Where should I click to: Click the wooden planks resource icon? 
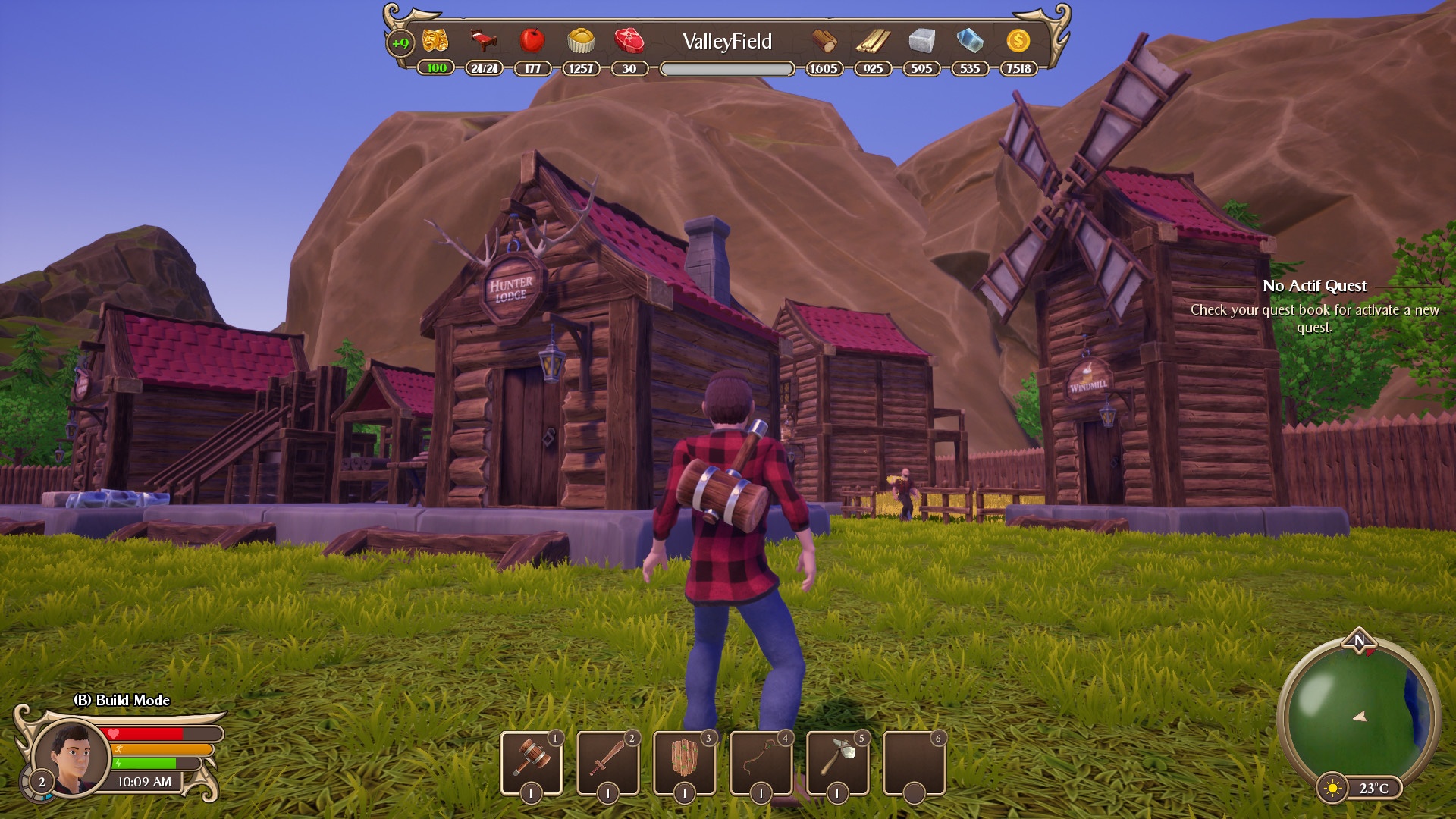873,40
